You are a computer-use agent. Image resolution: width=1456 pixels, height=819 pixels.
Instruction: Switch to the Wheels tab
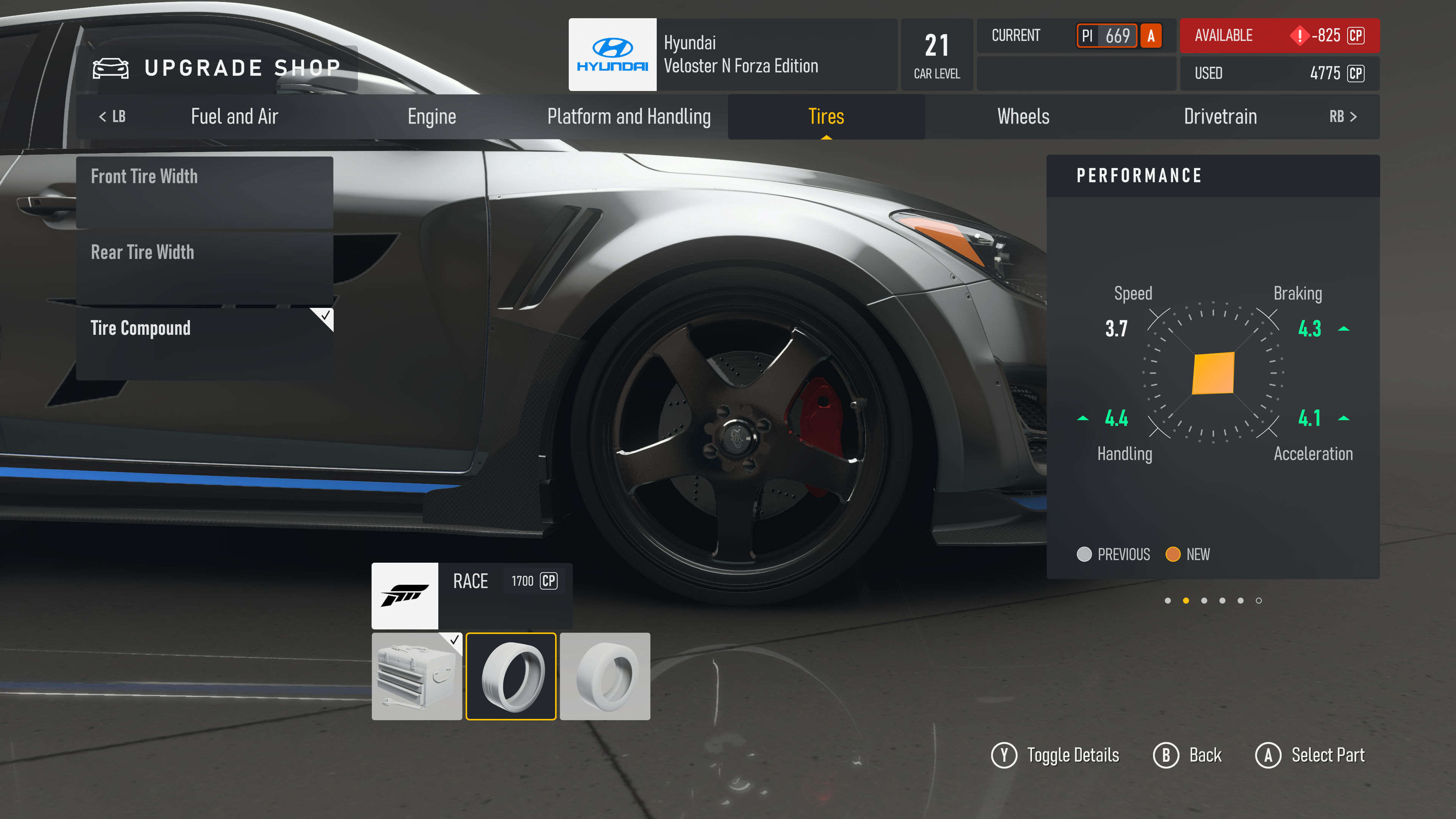click(x=1023, y=116)
